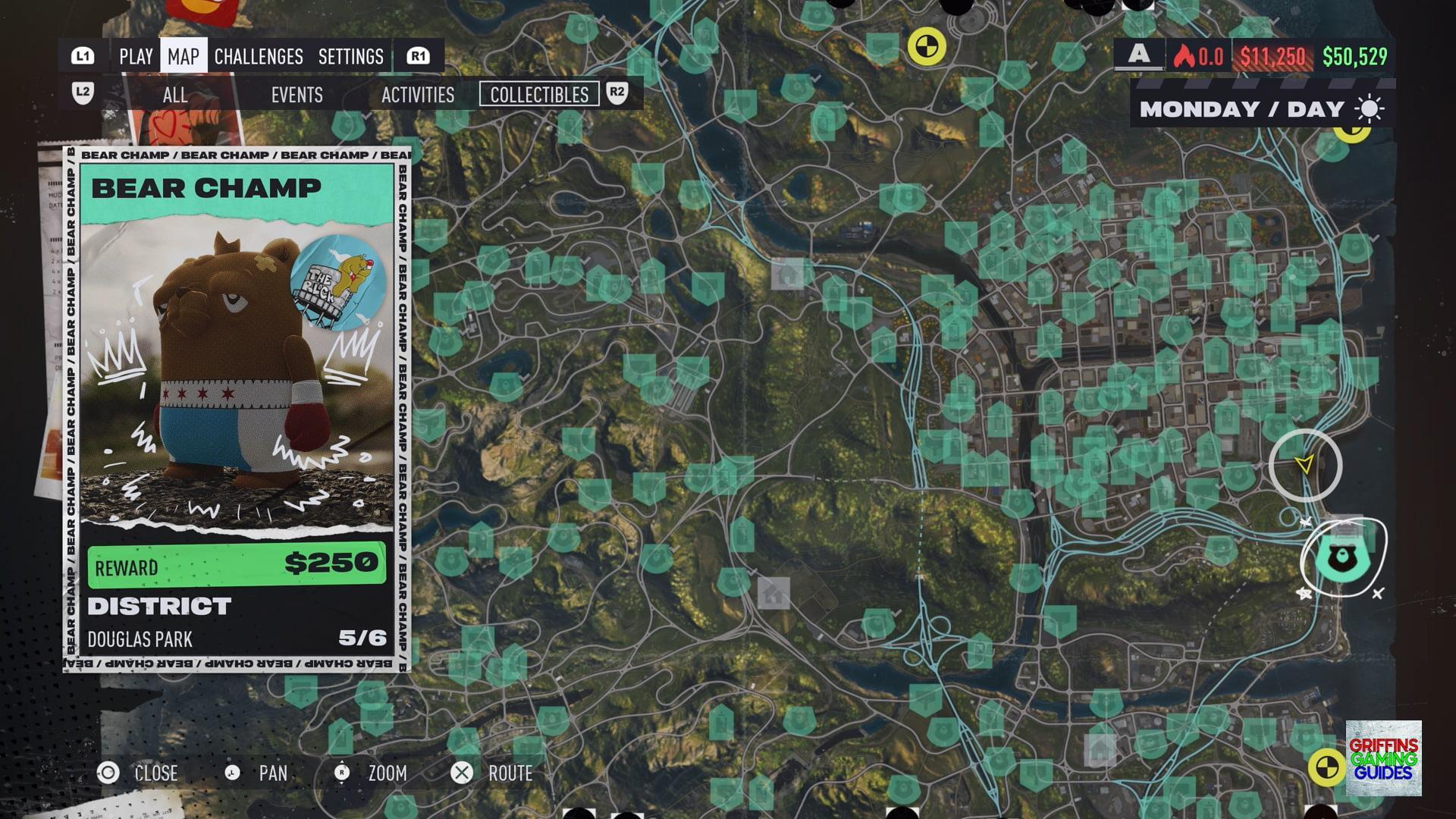Screen dimensions: 1456x819
Task: Choose the Collectibles filter
Action: pos(539,95)
